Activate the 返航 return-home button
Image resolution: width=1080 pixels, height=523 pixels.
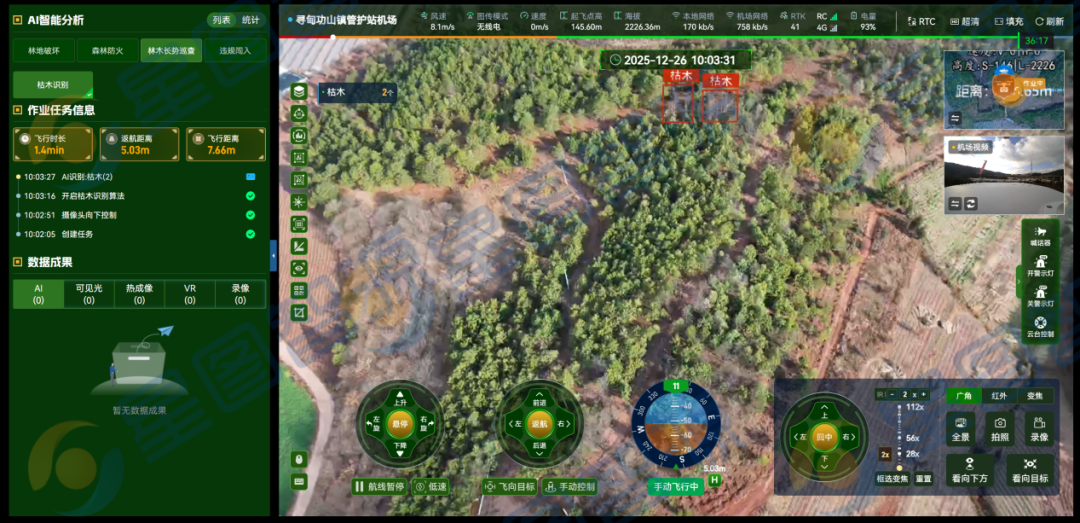[x=539, y=424]
